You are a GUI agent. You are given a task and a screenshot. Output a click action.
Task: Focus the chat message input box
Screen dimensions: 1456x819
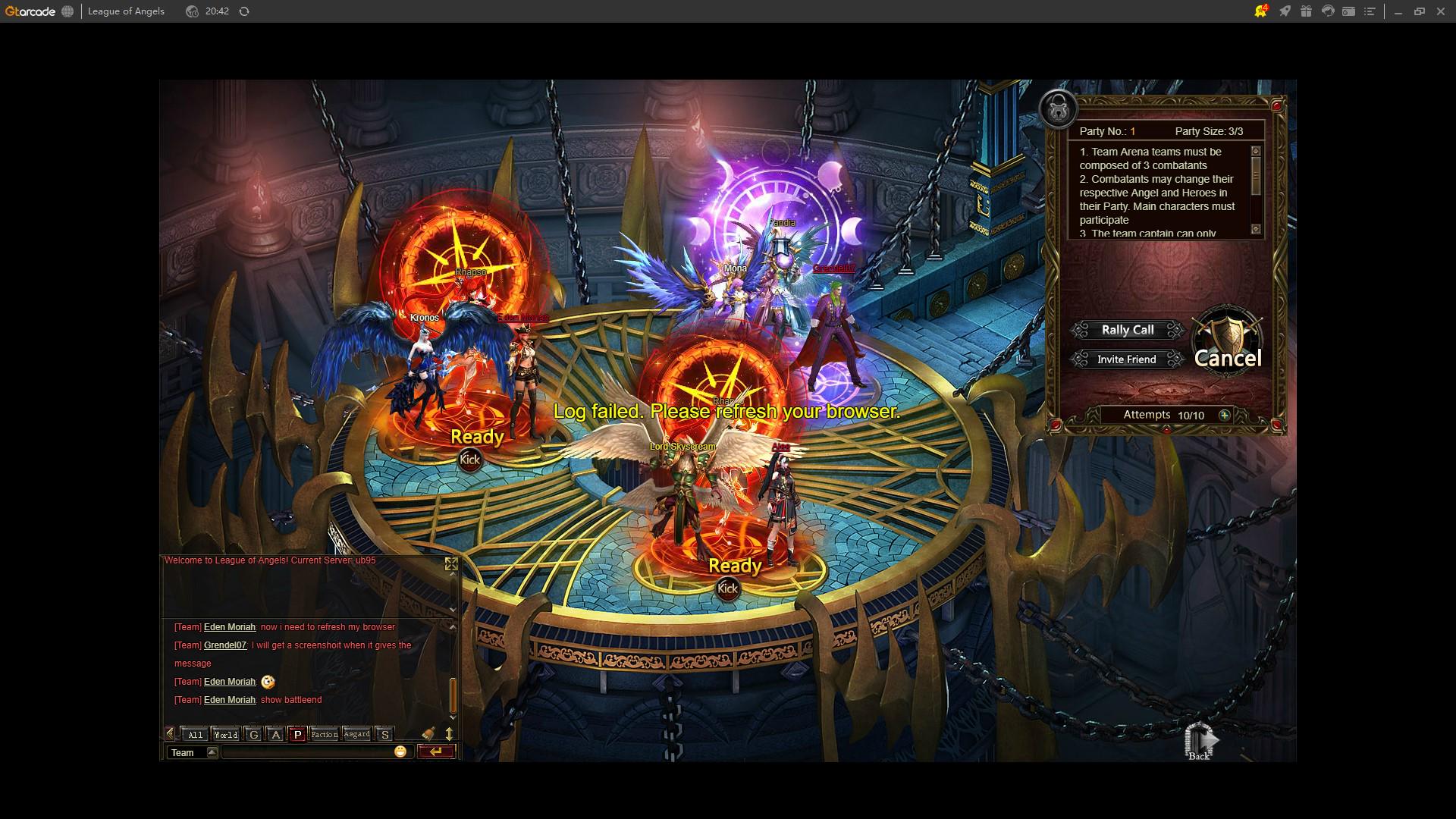[307, 752]
